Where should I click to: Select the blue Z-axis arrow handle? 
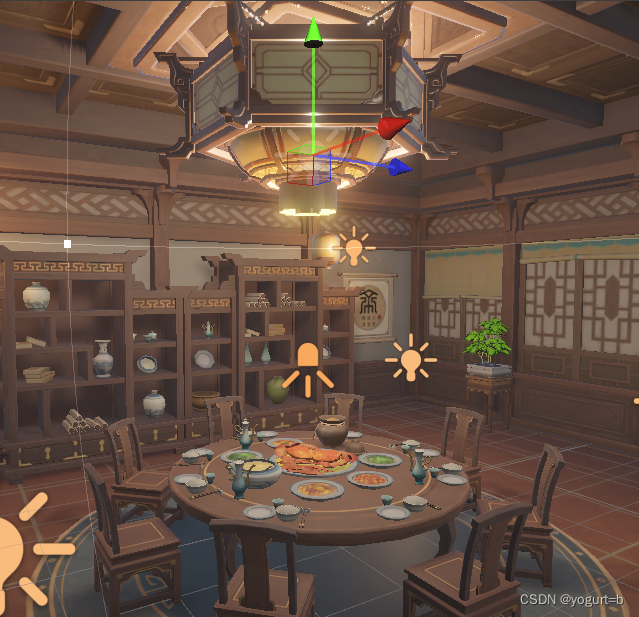[x=398, y=166]
